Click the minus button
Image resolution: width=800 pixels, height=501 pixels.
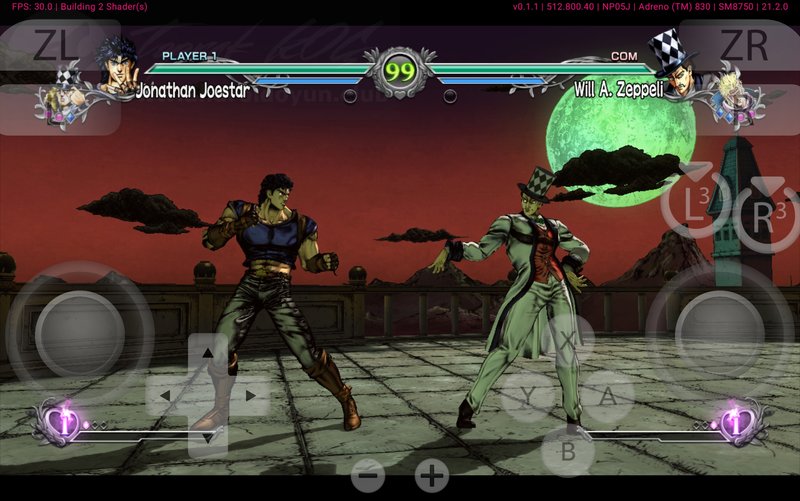[368, 475]
